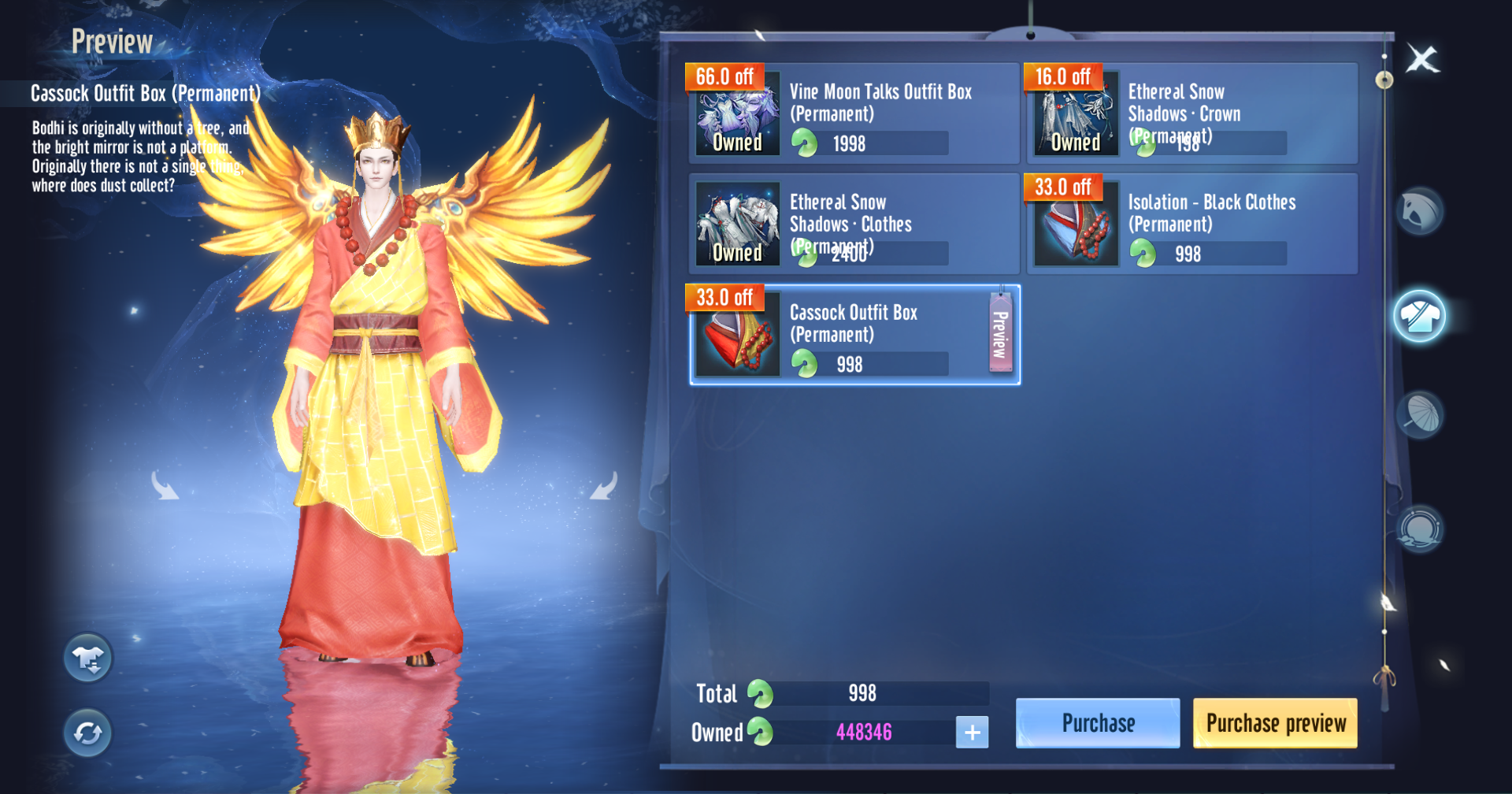
Task: Reset the preview with the circular arrows
Action: click(x=88, y=733)
